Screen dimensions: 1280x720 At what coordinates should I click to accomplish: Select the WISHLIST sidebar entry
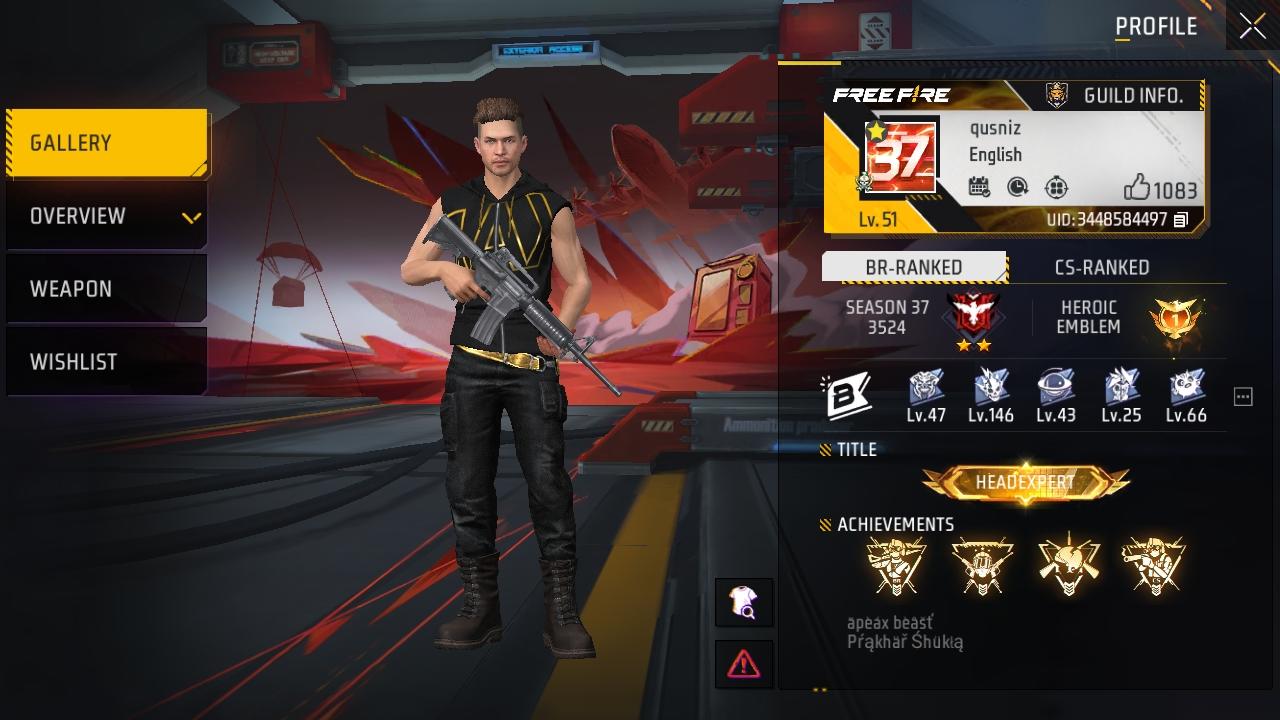pos(106,361)
